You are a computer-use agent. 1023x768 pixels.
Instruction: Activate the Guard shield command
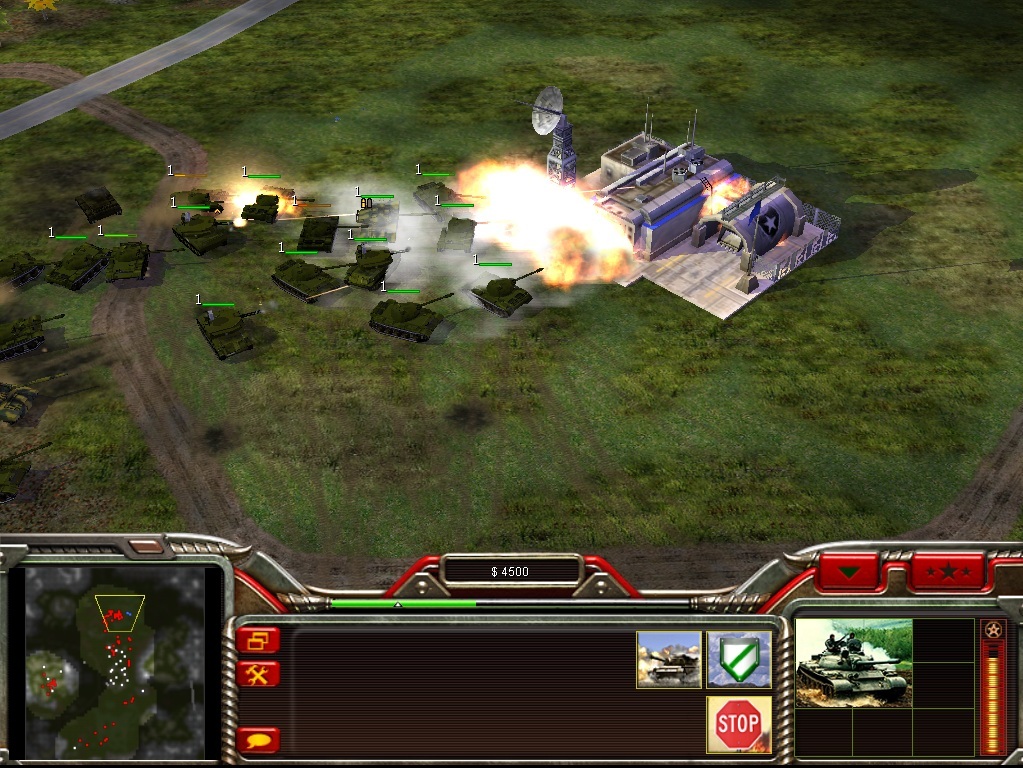point(739,659)
